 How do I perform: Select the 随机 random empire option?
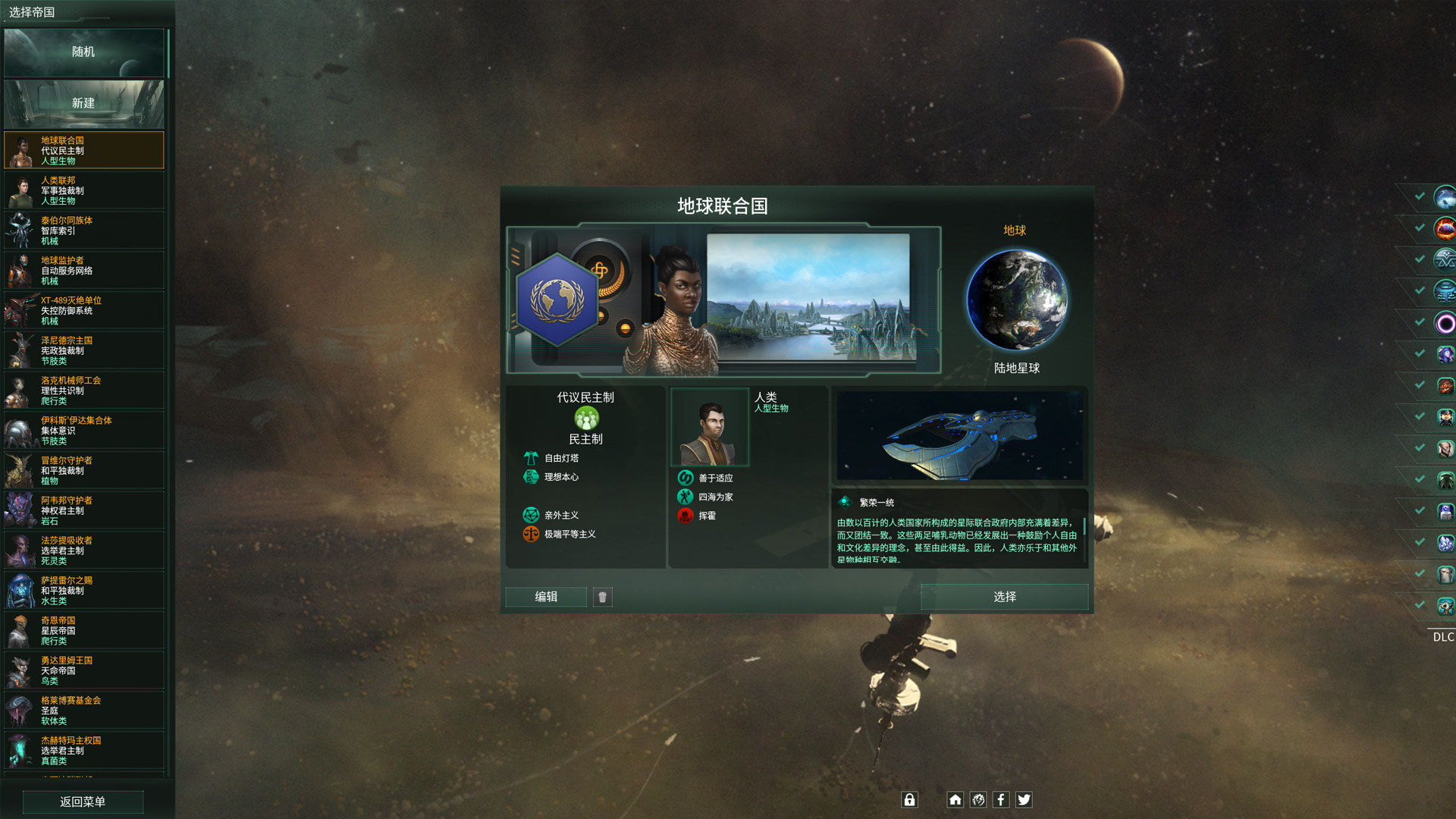pos(83,52)
